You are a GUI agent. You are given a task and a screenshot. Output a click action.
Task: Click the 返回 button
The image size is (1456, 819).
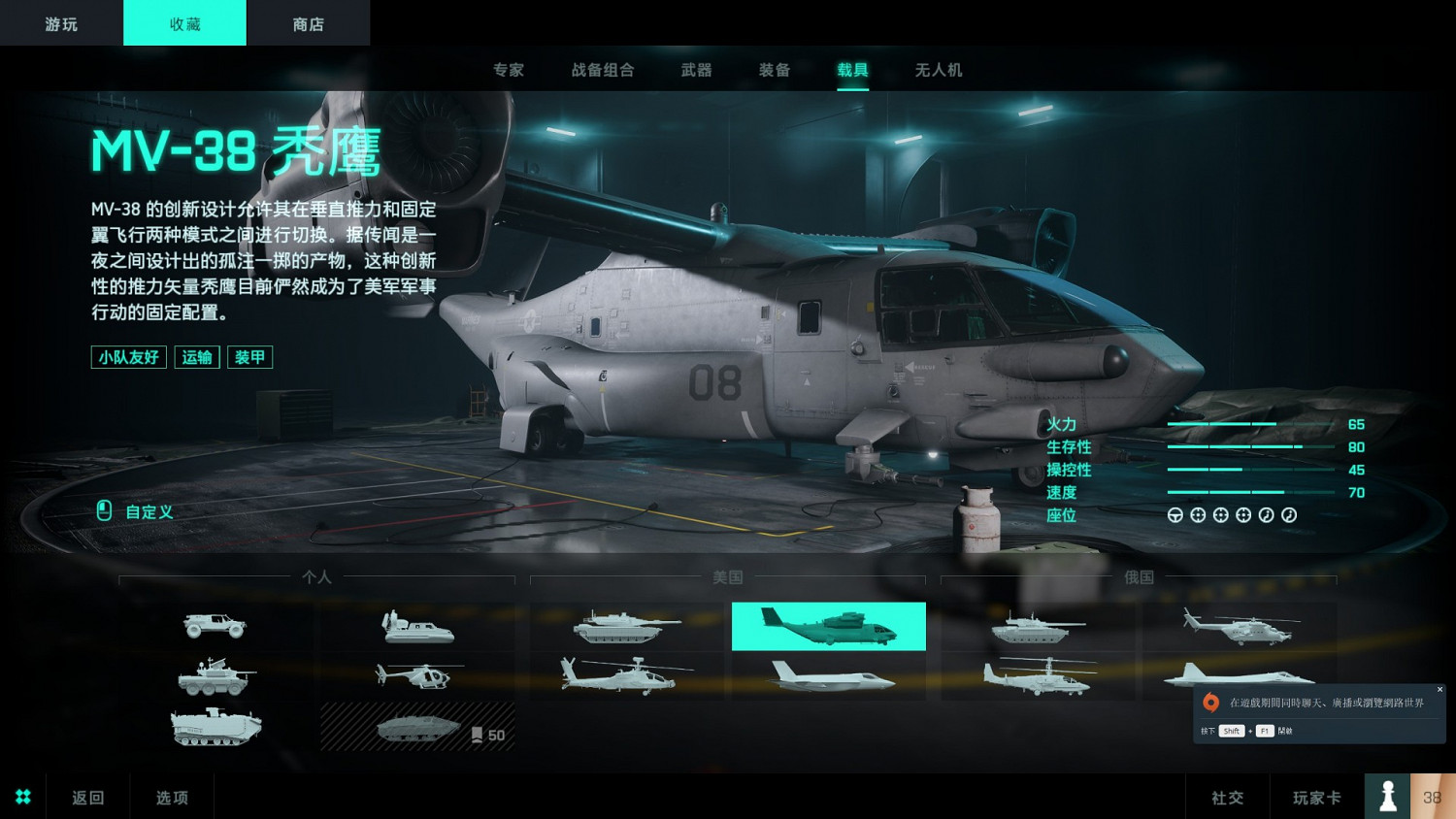click(86, 796)
